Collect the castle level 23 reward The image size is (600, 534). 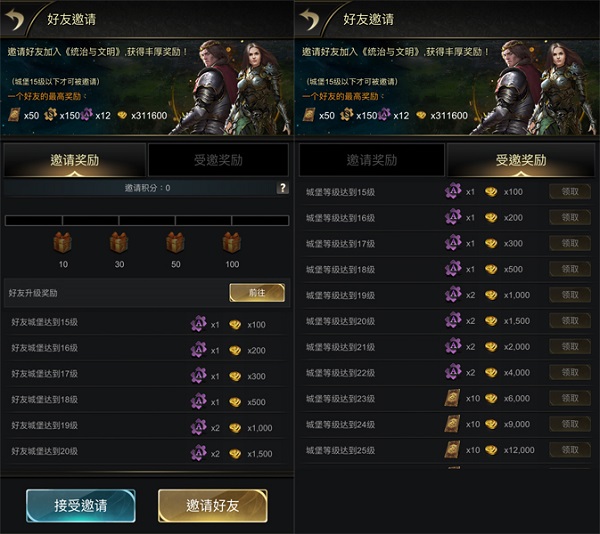(x=570, y=398)
